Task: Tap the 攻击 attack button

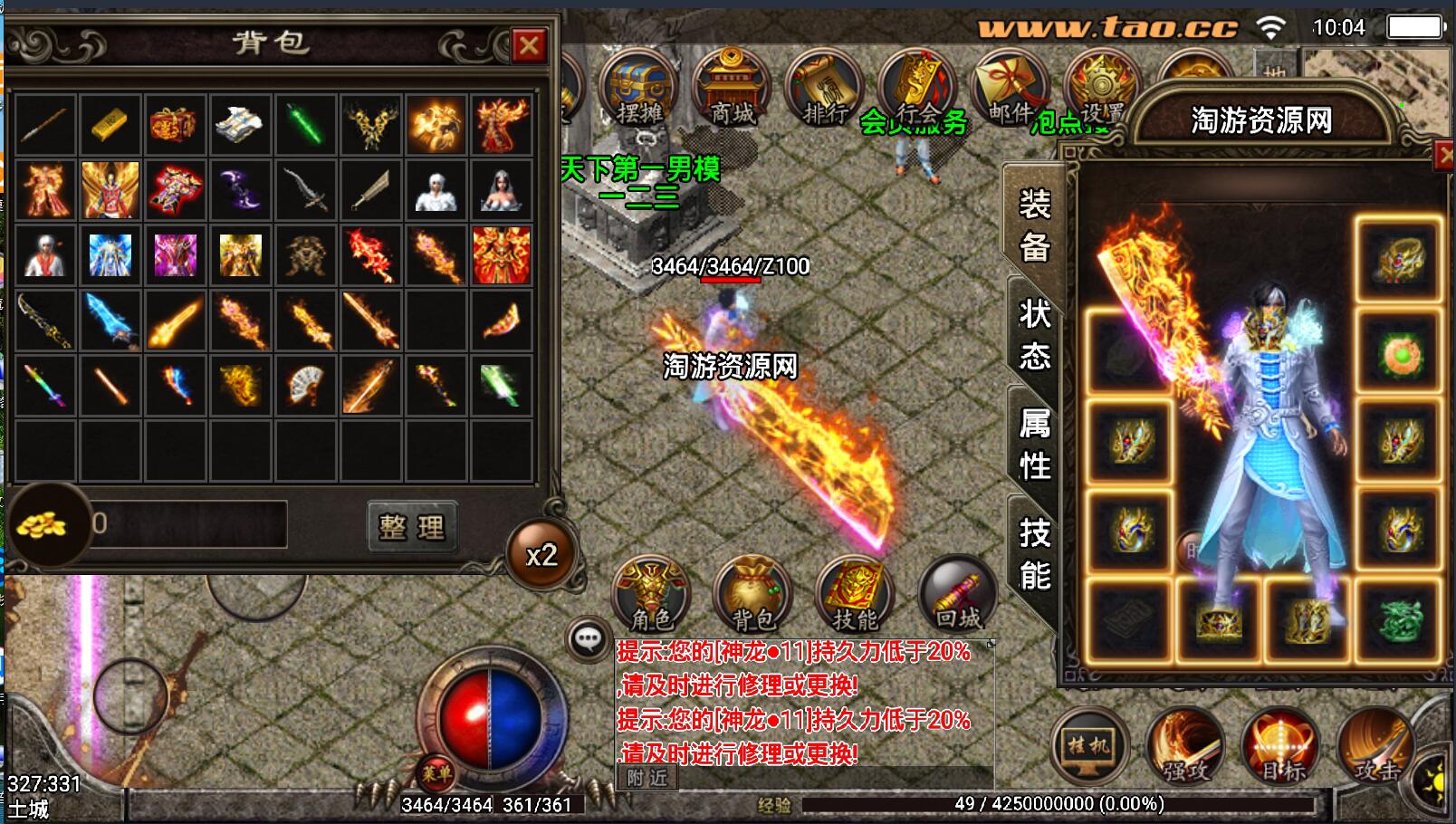Action: click(x=1376, y=748)
